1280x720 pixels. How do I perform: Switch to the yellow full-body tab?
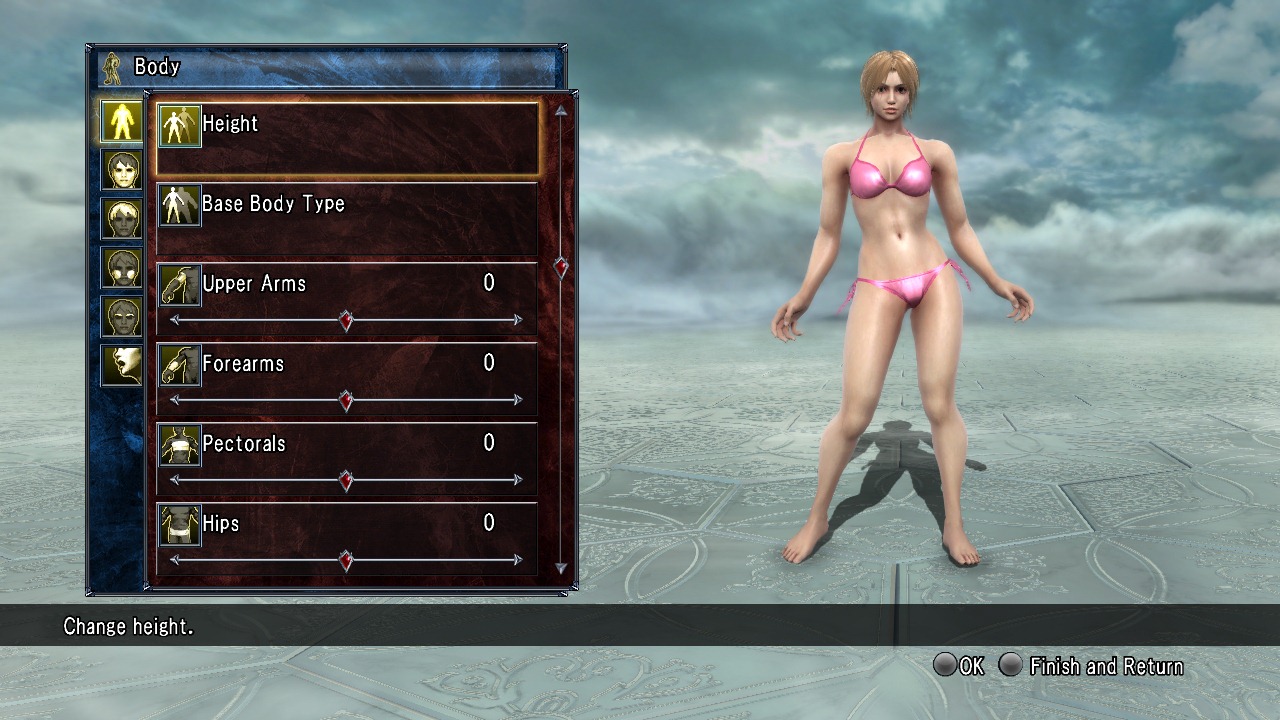pos(121,121)
